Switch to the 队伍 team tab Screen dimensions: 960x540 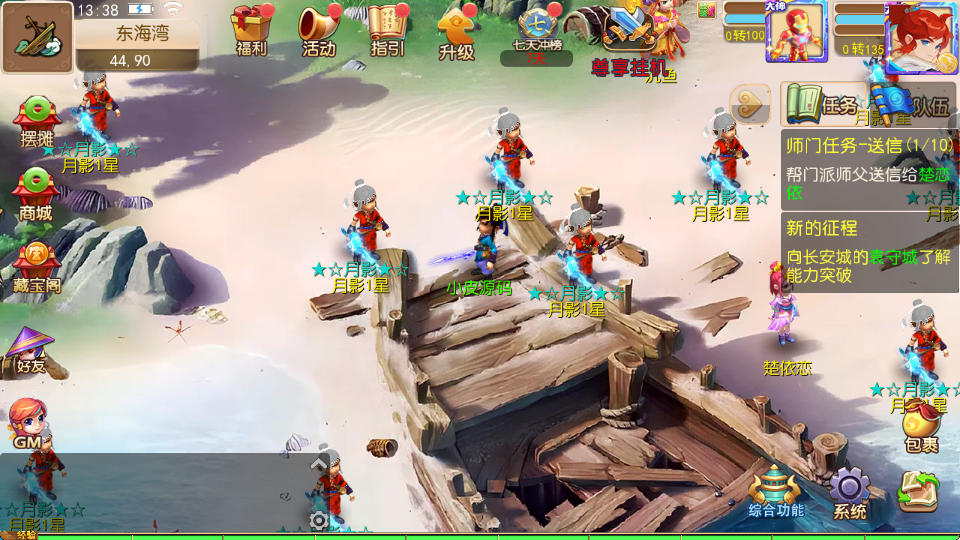912,104
